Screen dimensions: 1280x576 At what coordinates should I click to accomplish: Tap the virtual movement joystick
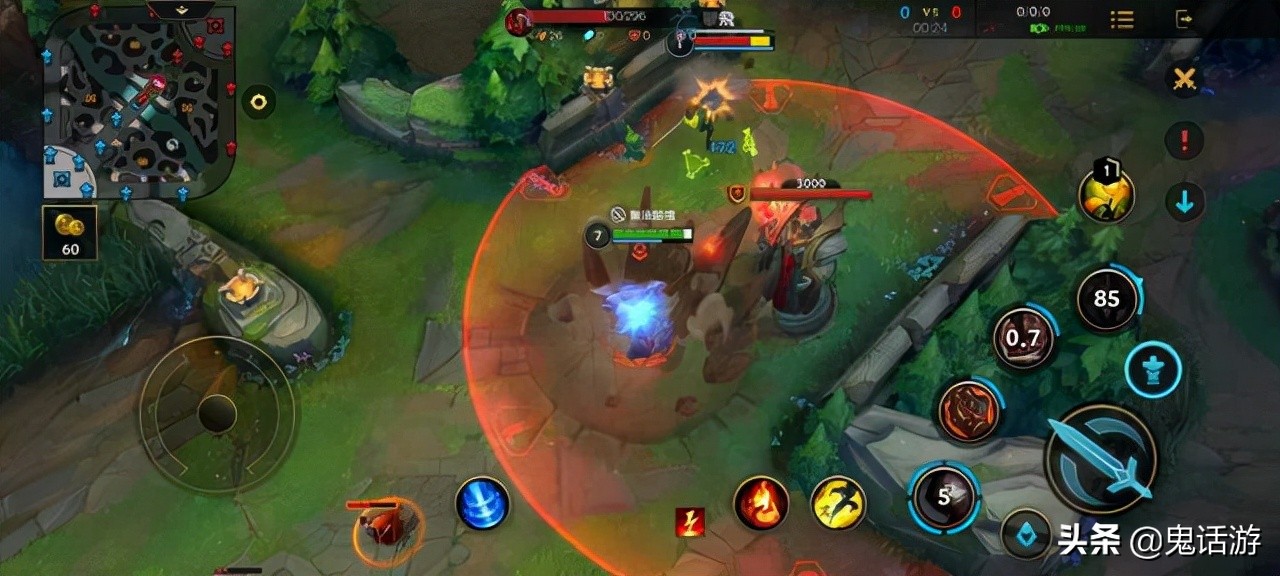point(217,413)
